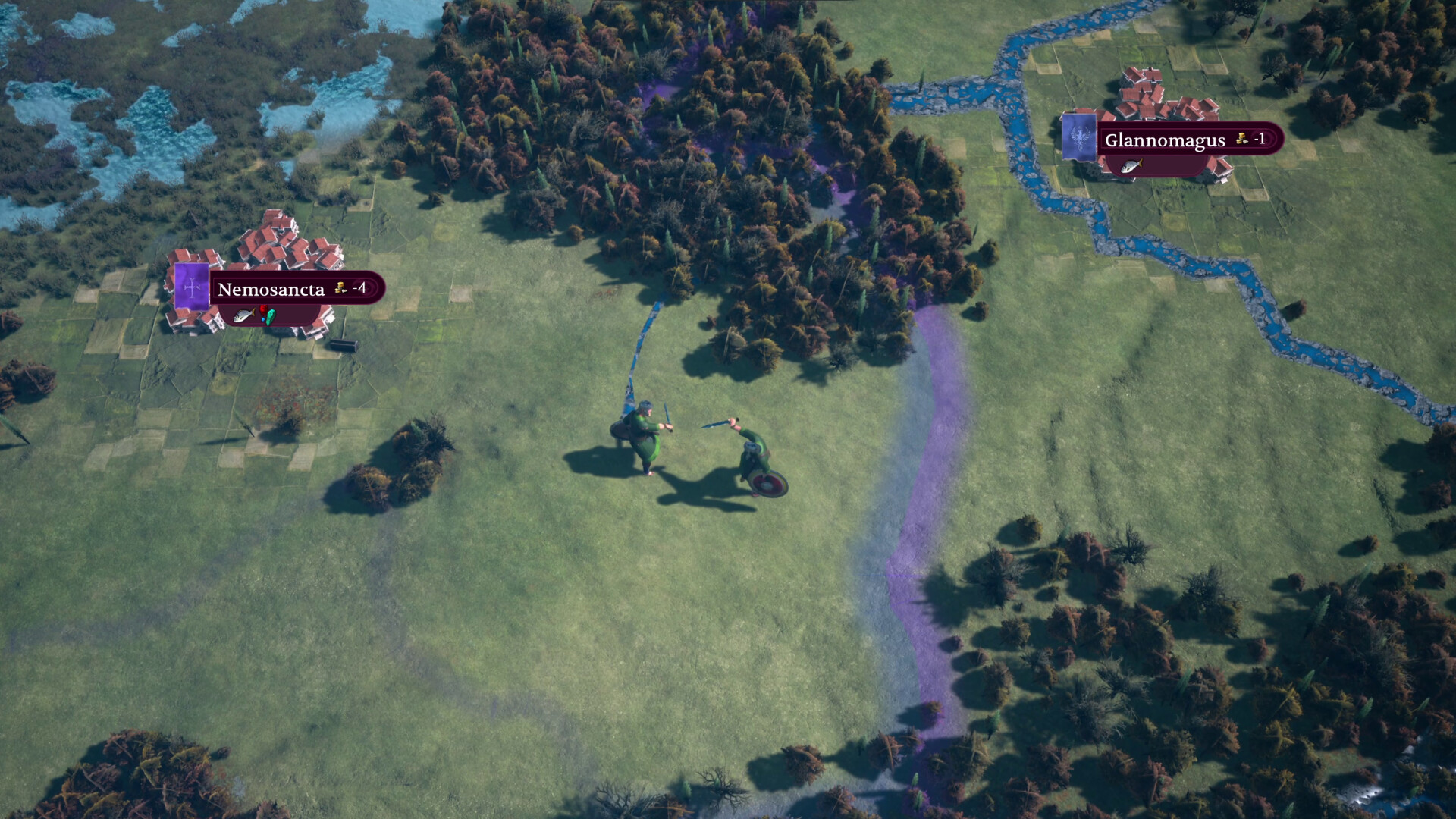1456x819 pixels.
Task: Click the fish icon beneath Glannomagus
Action: (1131, 166)
